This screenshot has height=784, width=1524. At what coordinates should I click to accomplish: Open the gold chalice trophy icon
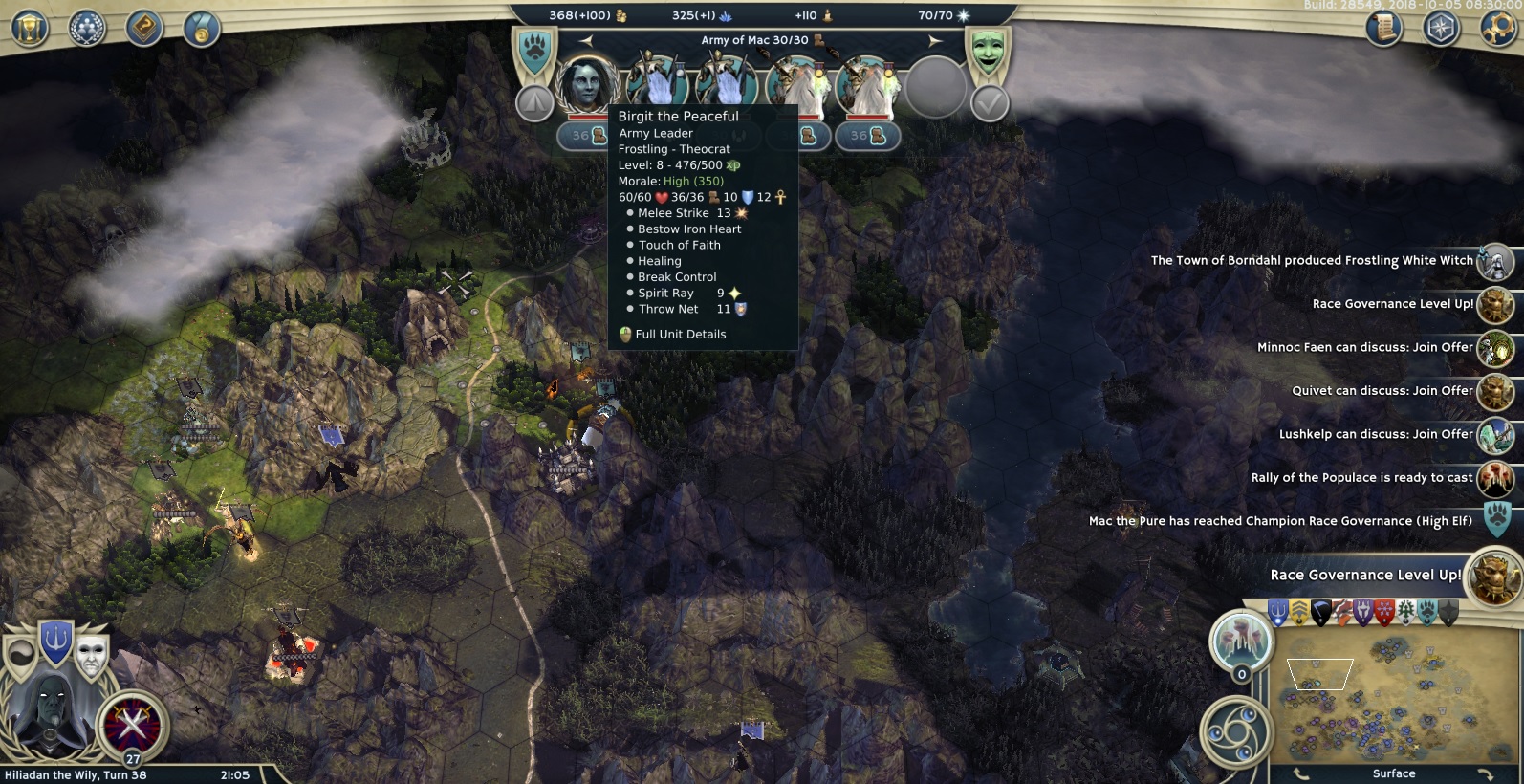(30, 27)
